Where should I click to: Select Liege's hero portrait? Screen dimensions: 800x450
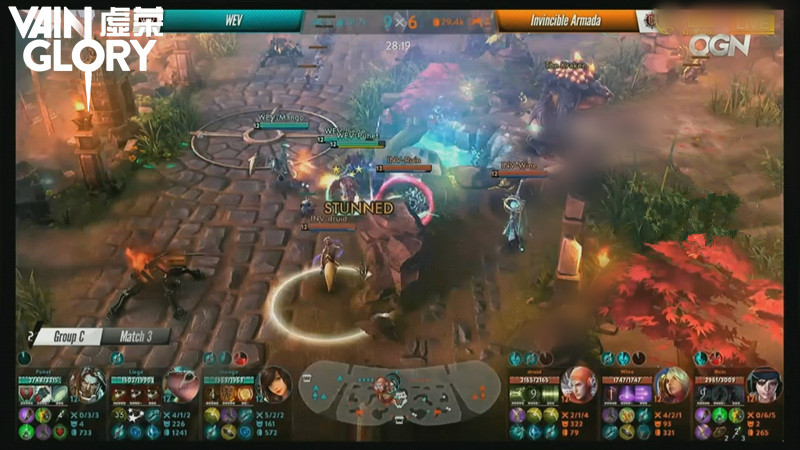point(181,385)
